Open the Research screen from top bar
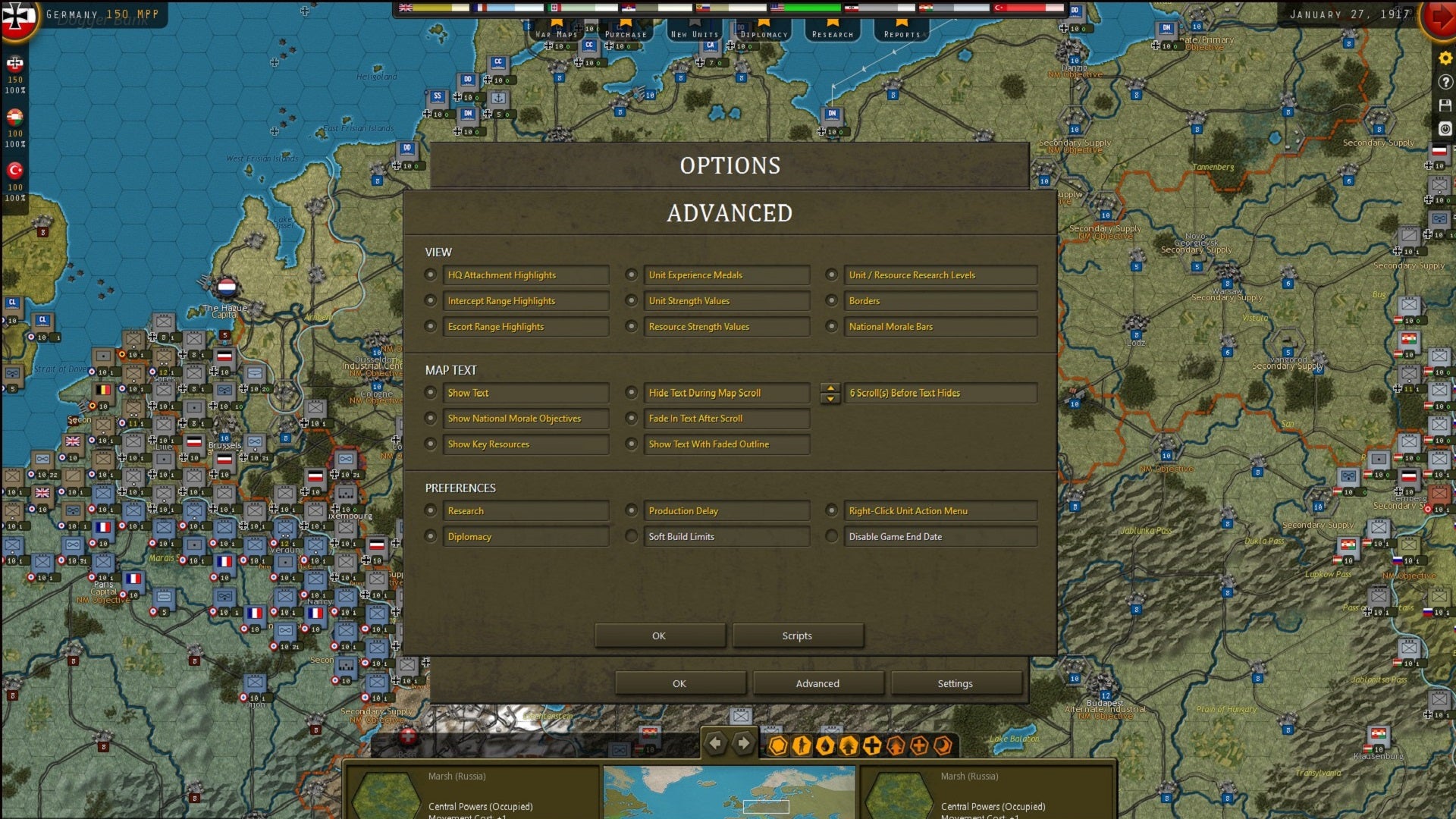 click(x=833, y=31)
